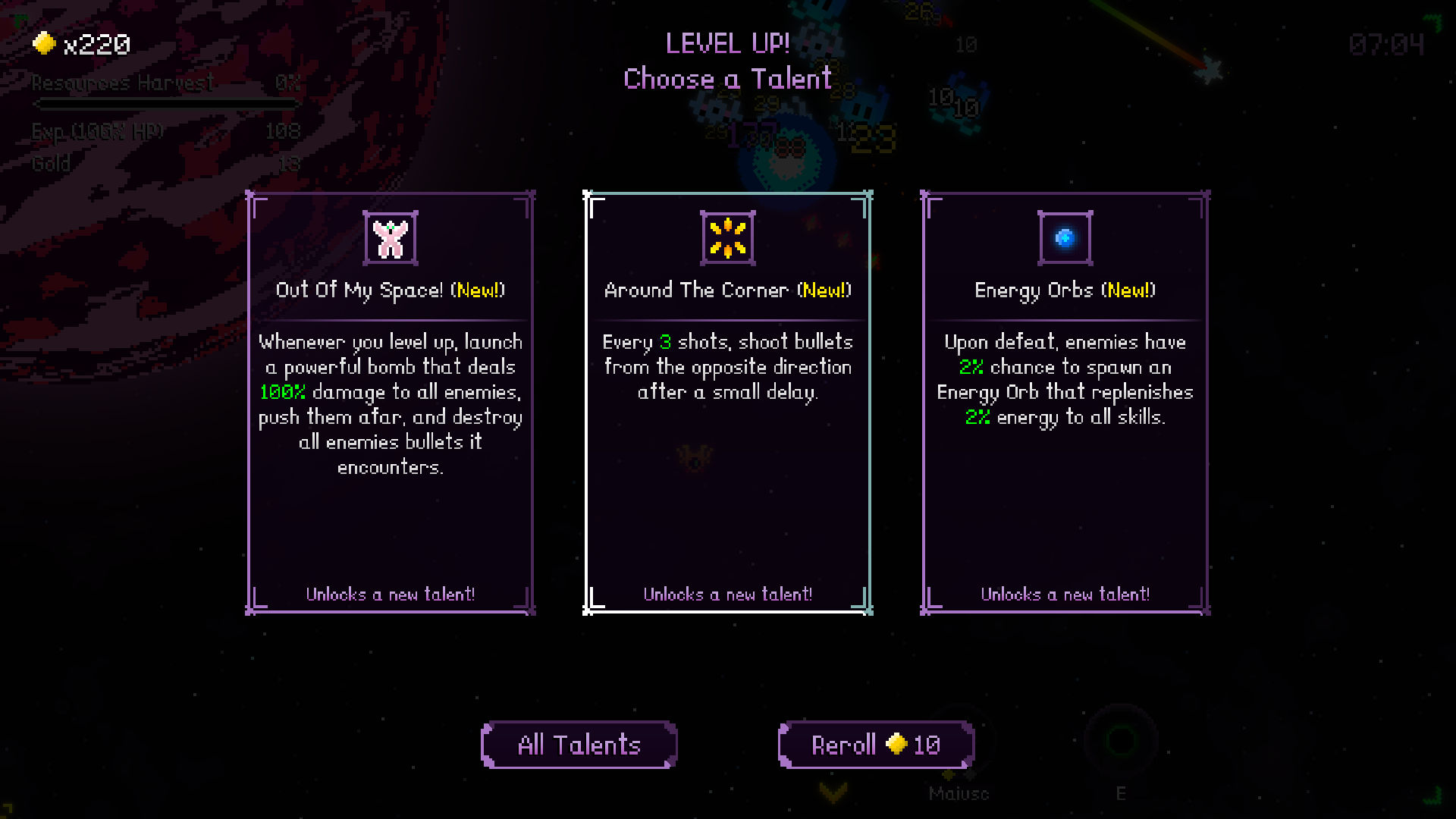Viewport: 1456px width, 819px height.
Task: Pick the Energy Orbs talent
Action: pos(1065,402)
